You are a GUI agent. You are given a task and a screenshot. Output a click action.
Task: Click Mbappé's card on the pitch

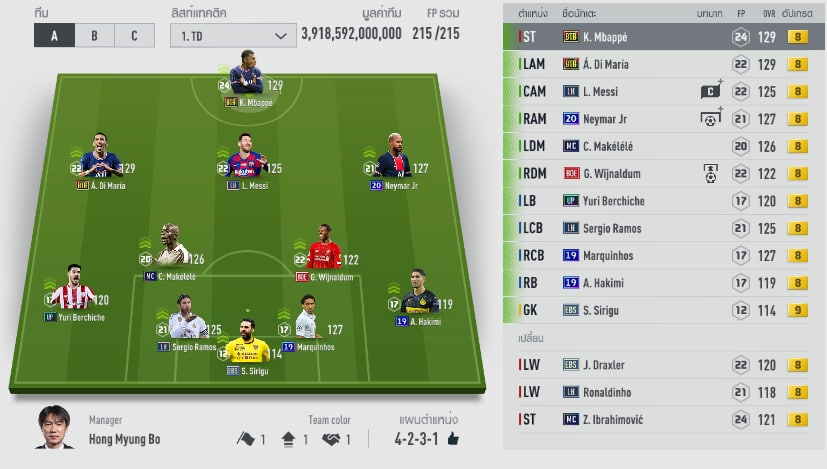pyautogui.click(x=246, y=82)
